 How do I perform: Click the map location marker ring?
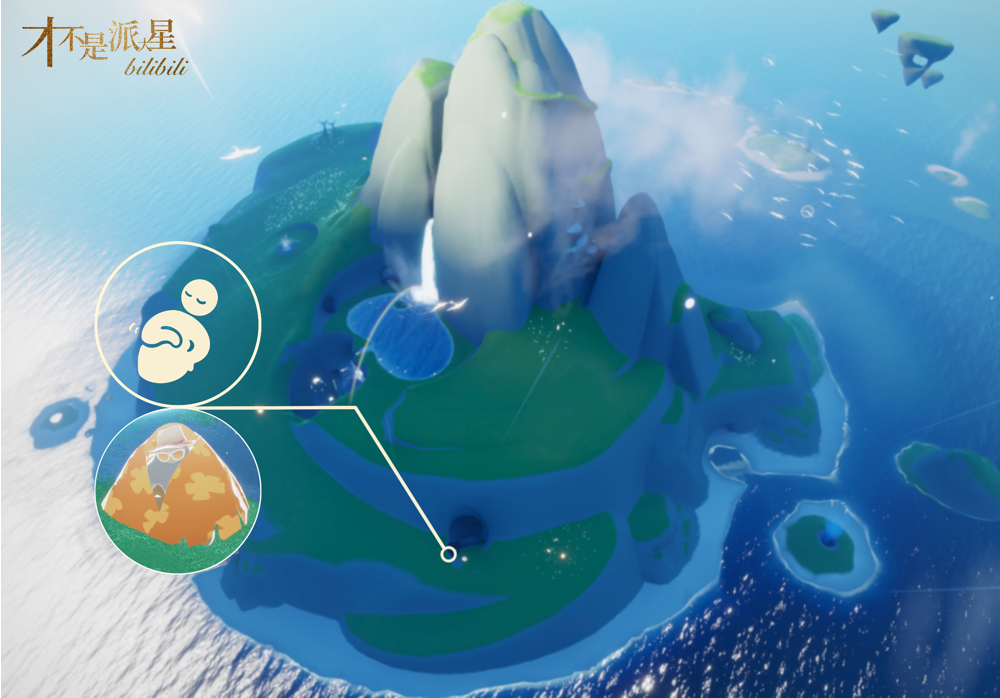coord(449,554)
